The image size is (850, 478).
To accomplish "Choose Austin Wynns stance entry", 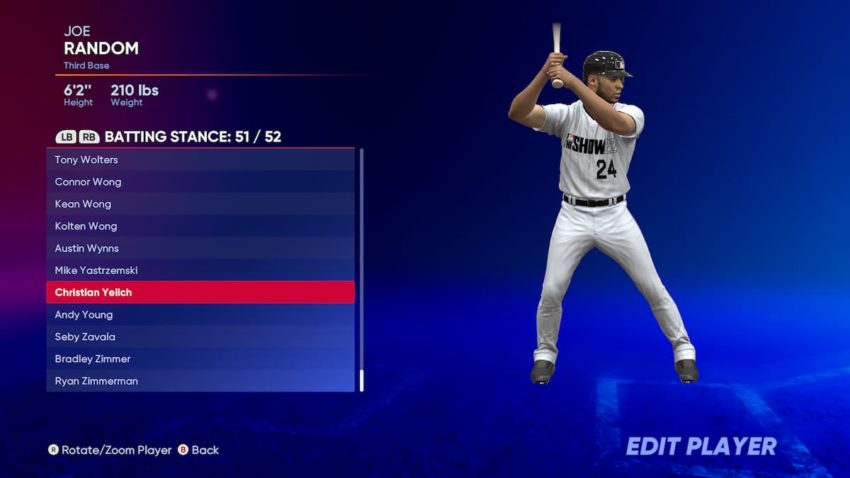I will [x=200, y=248].
